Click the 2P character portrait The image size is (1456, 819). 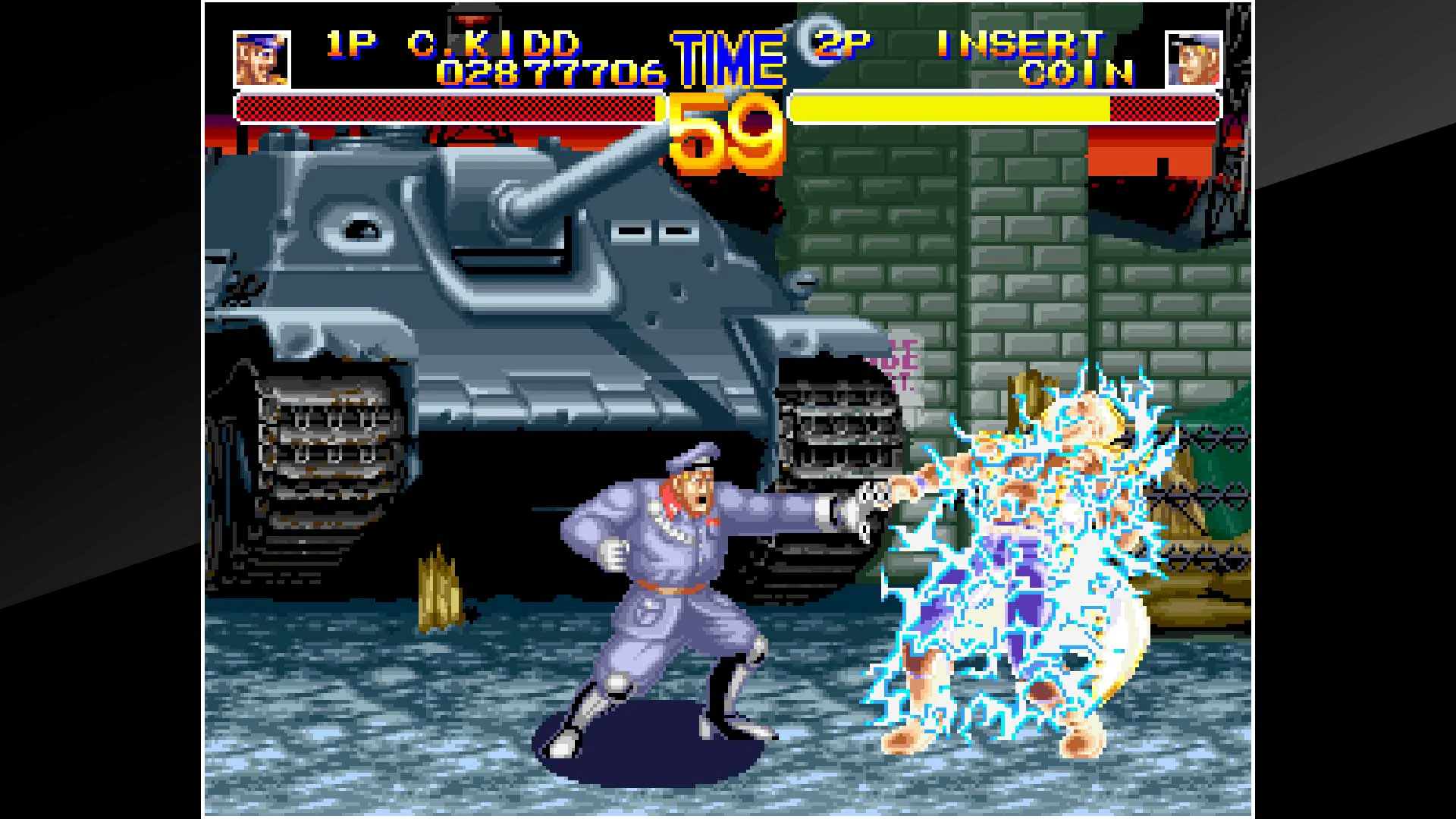pyautogui.click(x=1196, y=57)
